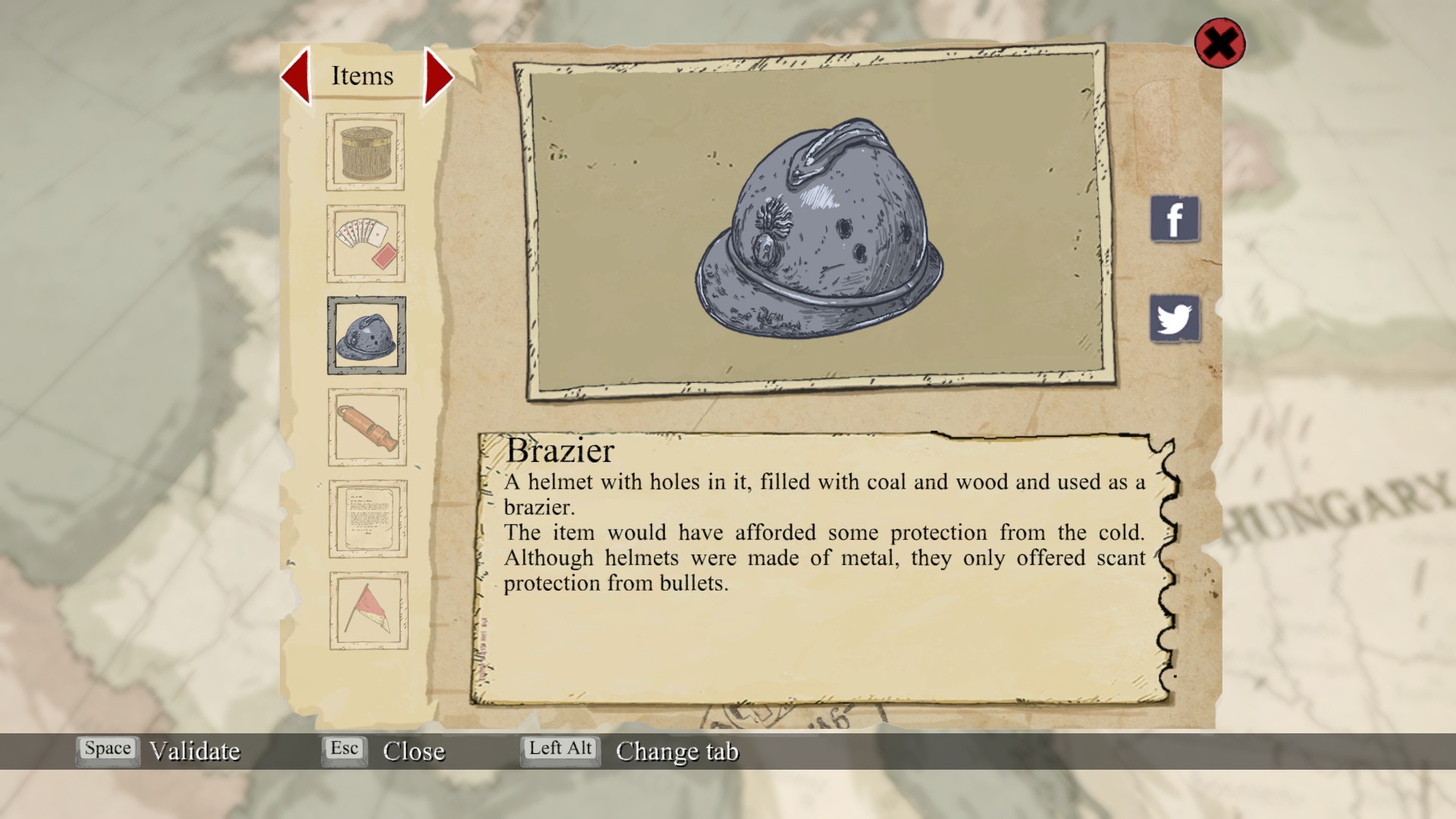This screenshot has height=819, width=1456.
Task: Share on Facebook
Action: tap(1175, 219)
